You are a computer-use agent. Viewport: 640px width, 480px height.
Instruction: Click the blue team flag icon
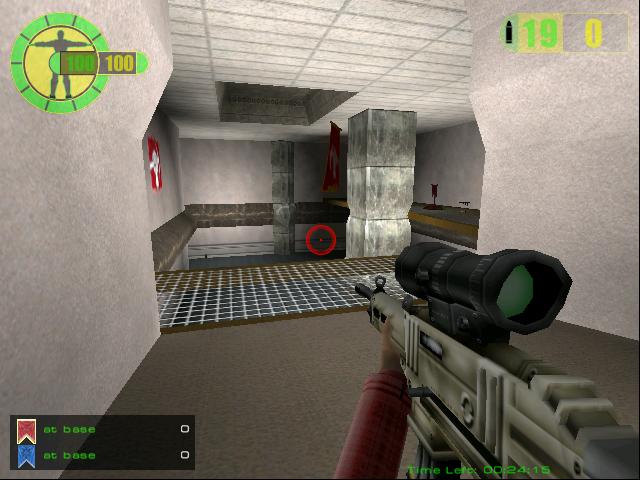pyautogui.click(x=26, y=456)
